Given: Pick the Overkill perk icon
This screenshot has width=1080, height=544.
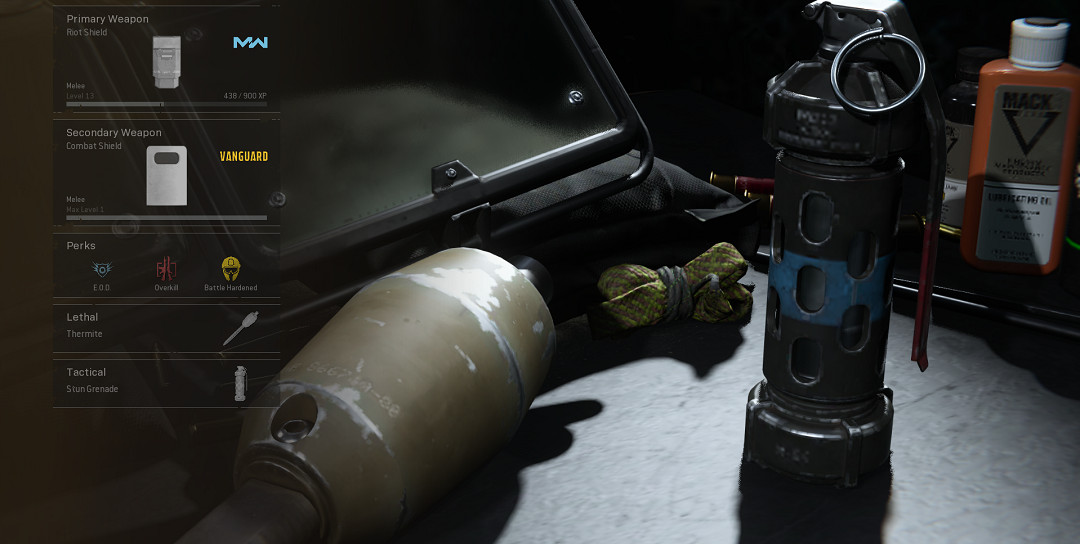Looking at the screenshot, I should tap(166, 269).
